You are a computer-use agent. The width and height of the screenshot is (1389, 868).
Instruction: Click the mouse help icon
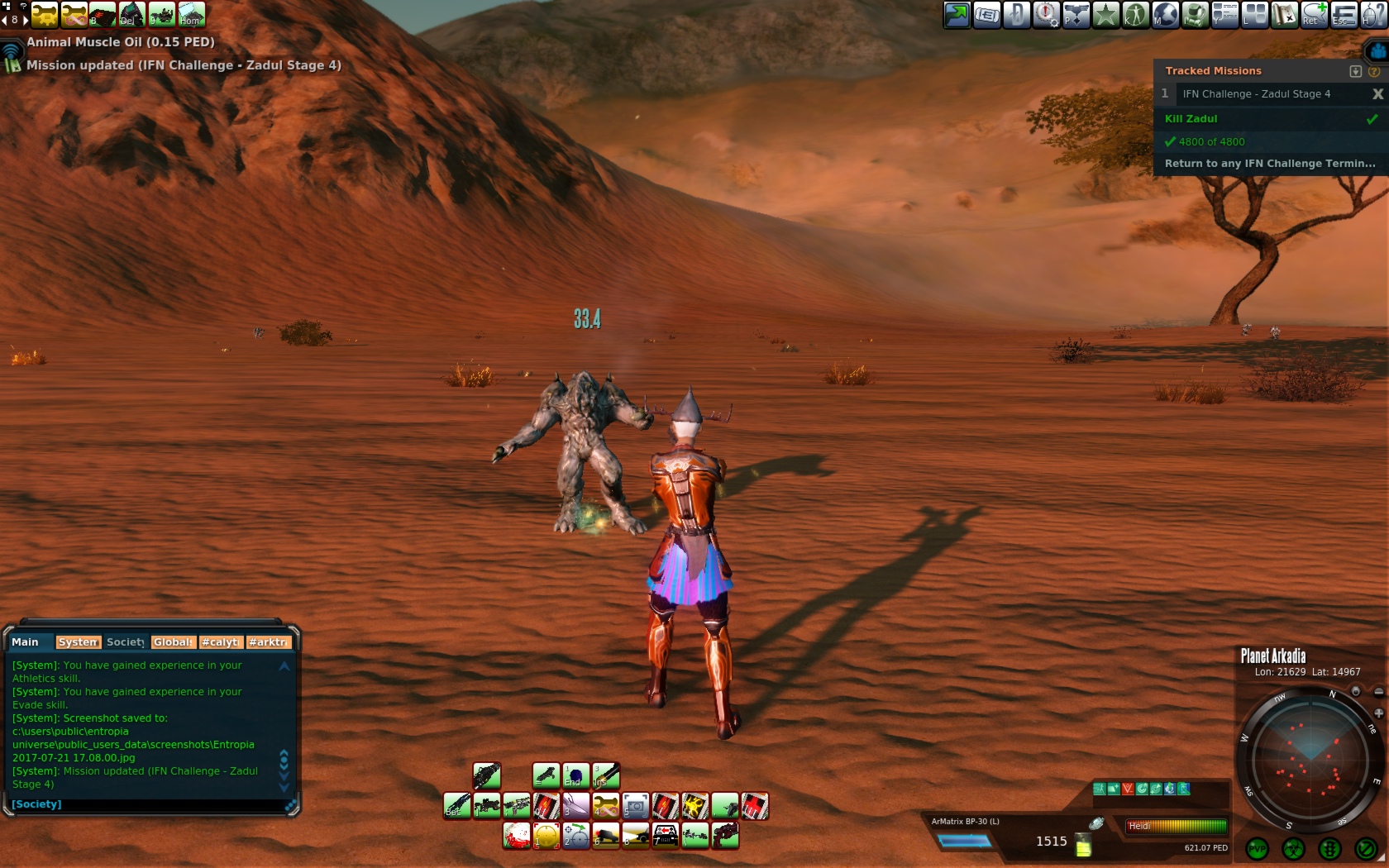point(1373,15)
